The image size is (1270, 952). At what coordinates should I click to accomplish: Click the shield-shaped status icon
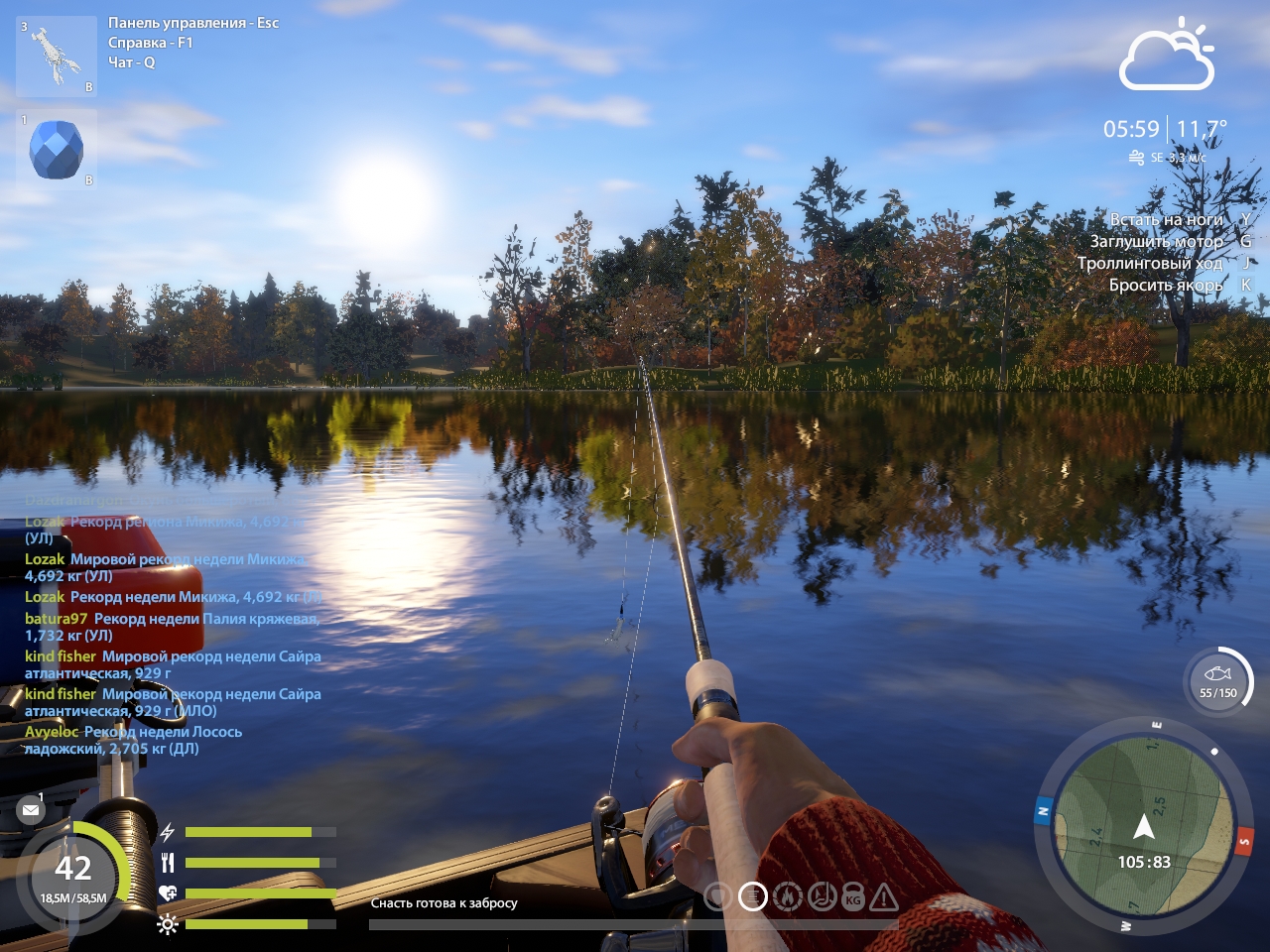717,897
